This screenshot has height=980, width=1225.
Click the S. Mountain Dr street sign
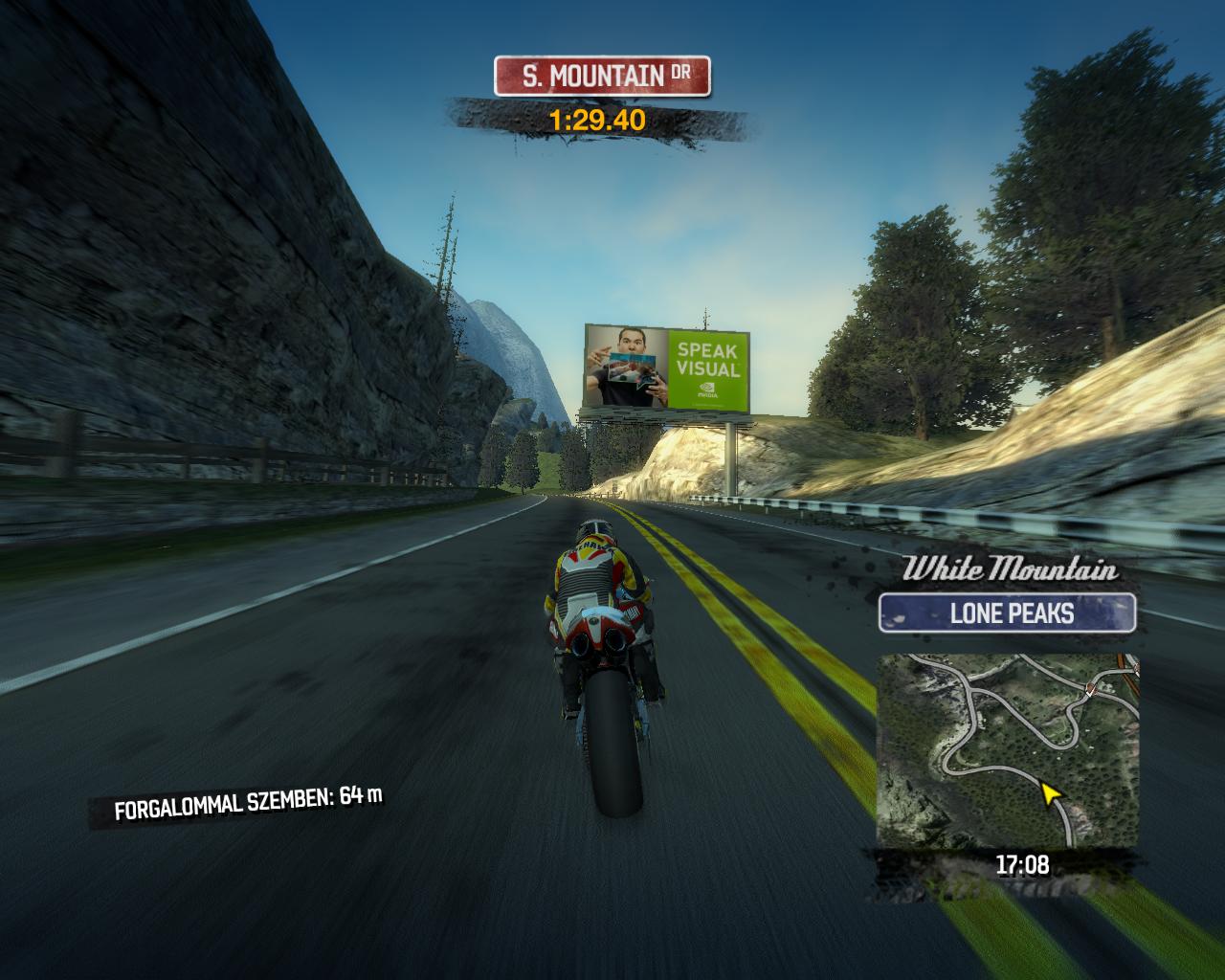coord(602,77)
